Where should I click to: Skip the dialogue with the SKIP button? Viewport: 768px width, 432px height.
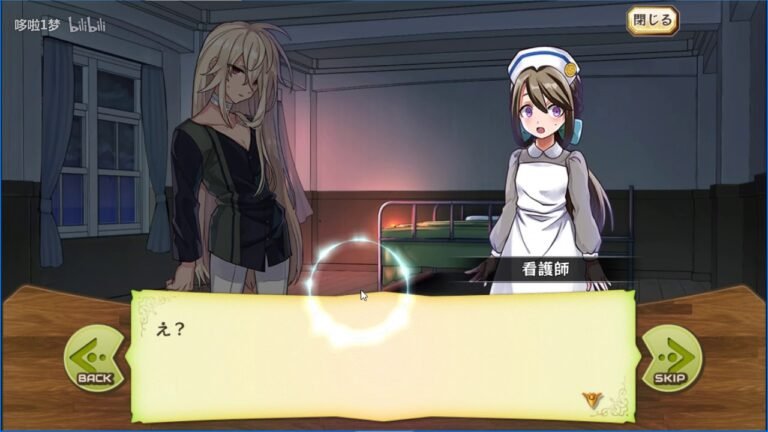[x=670, y=357]
